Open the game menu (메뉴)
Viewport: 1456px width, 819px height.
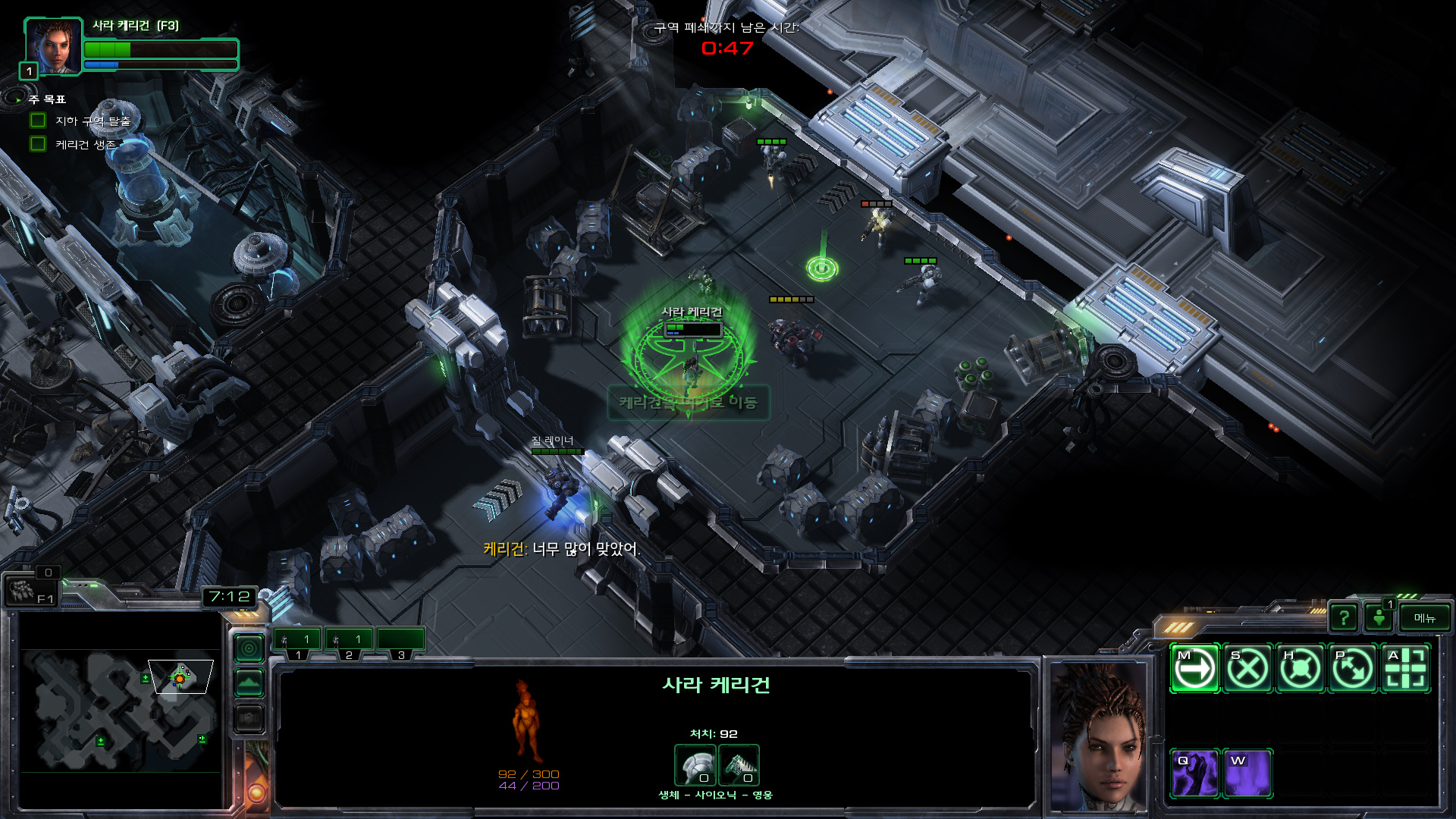[x=1424, y=618]
